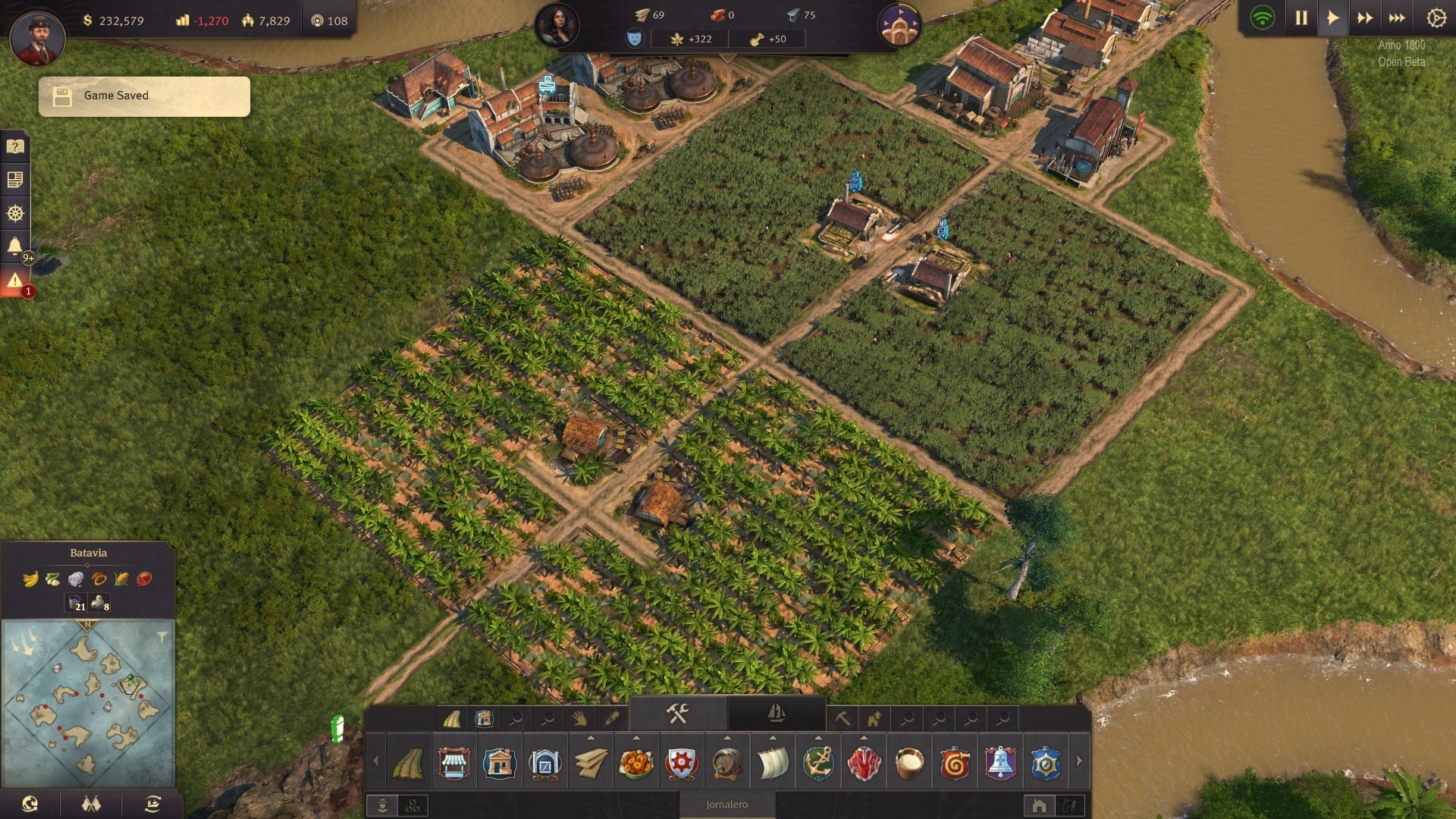The height and width of the screenshot is (819, 1456).
Task: Open the barrel rum production category
Action: (727, 763)
